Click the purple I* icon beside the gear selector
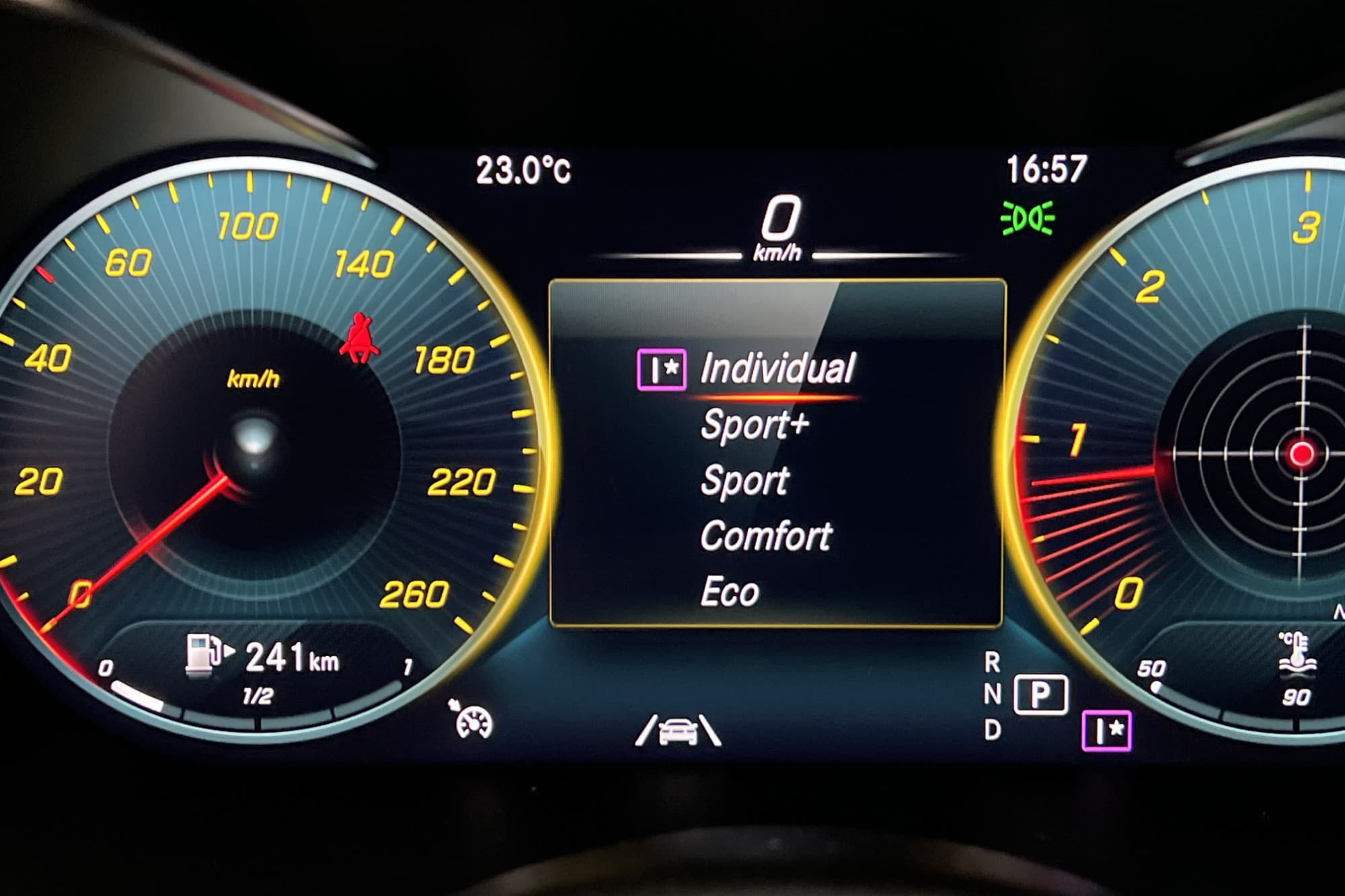The image size is (1345, 896). click(x=1106, y=731)
